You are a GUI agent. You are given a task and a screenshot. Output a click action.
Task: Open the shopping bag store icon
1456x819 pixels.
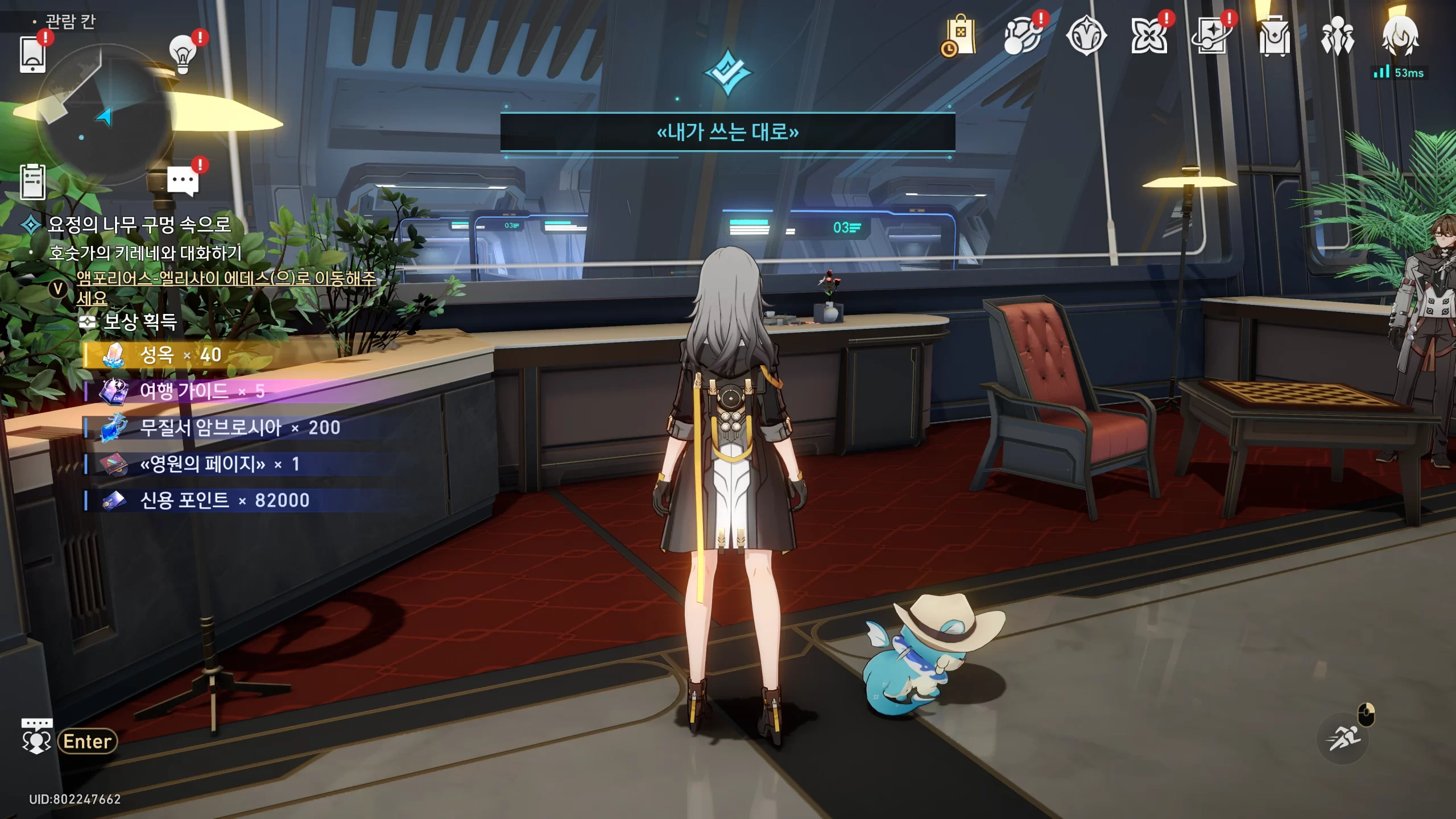click(960, 36)
